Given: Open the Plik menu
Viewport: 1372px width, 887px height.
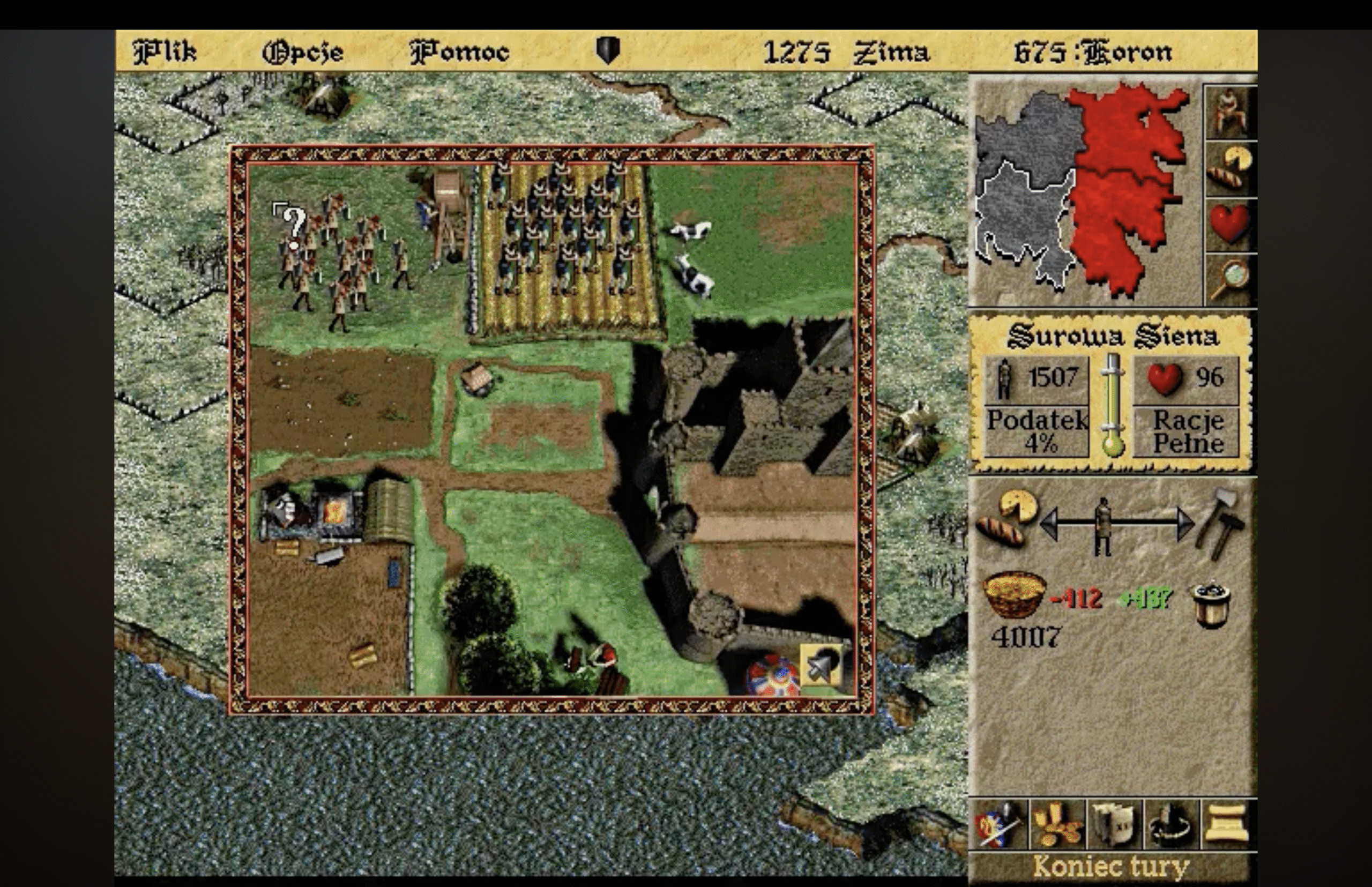Looking at the screenshot, I should pyautogui.click(x=165, y=52).
